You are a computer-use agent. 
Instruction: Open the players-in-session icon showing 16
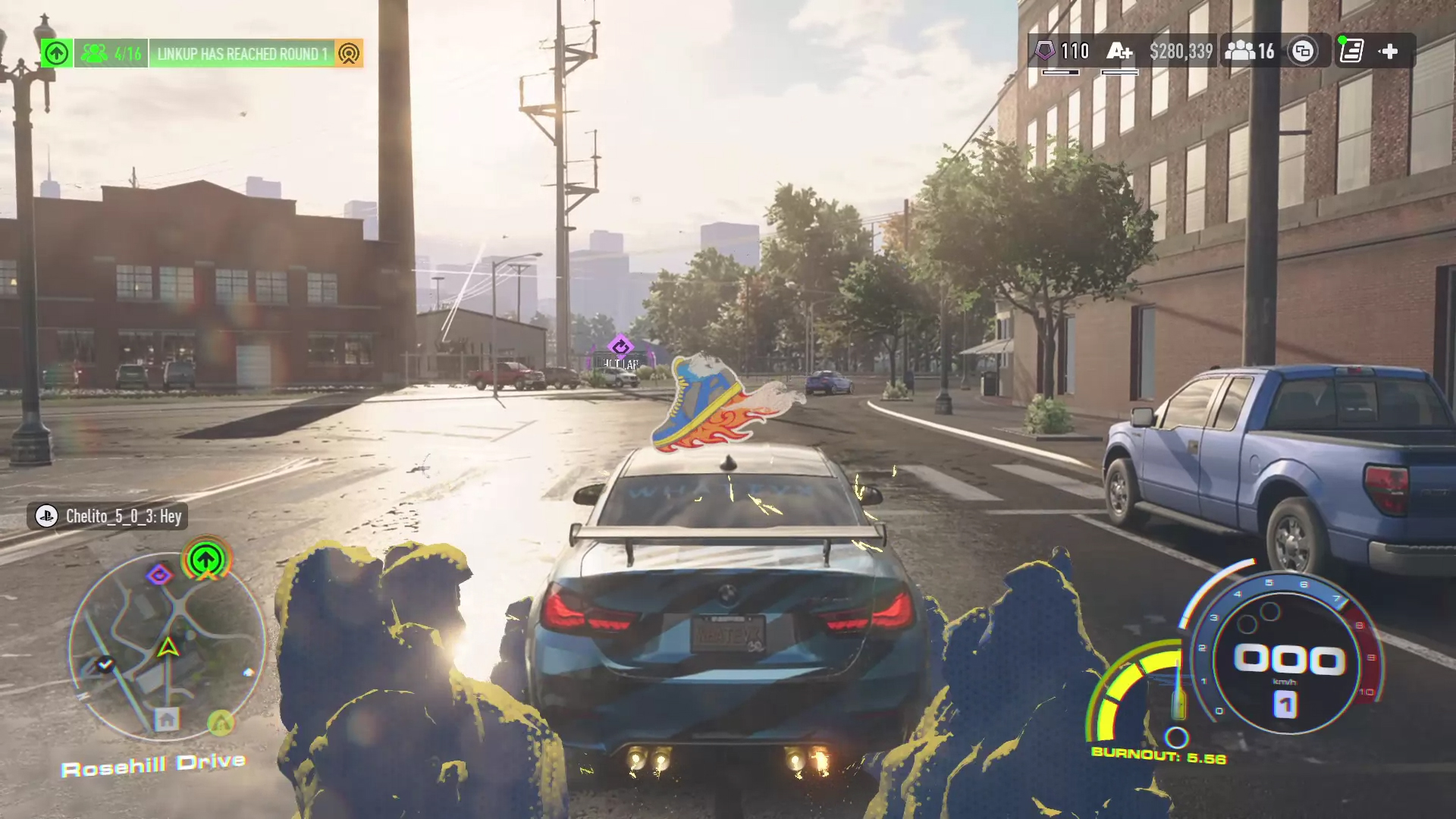(1250, 52)
